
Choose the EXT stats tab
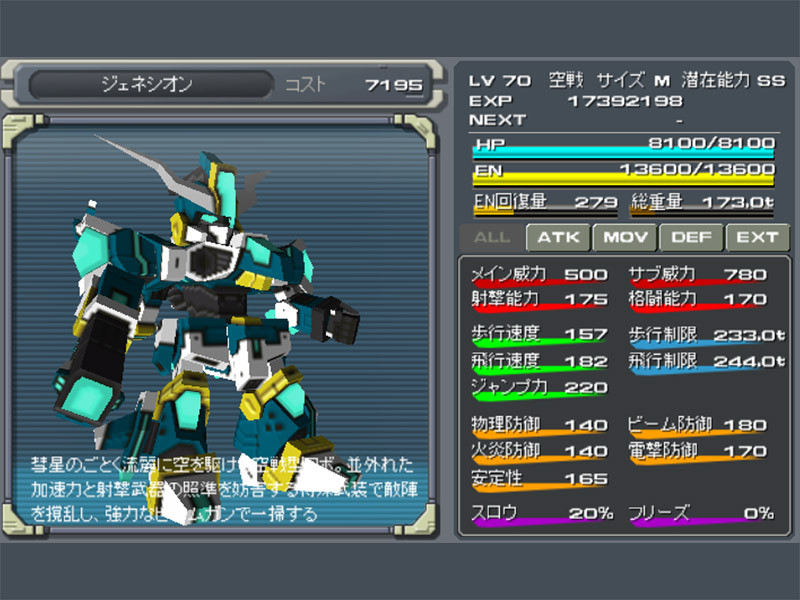click(757, 237)
